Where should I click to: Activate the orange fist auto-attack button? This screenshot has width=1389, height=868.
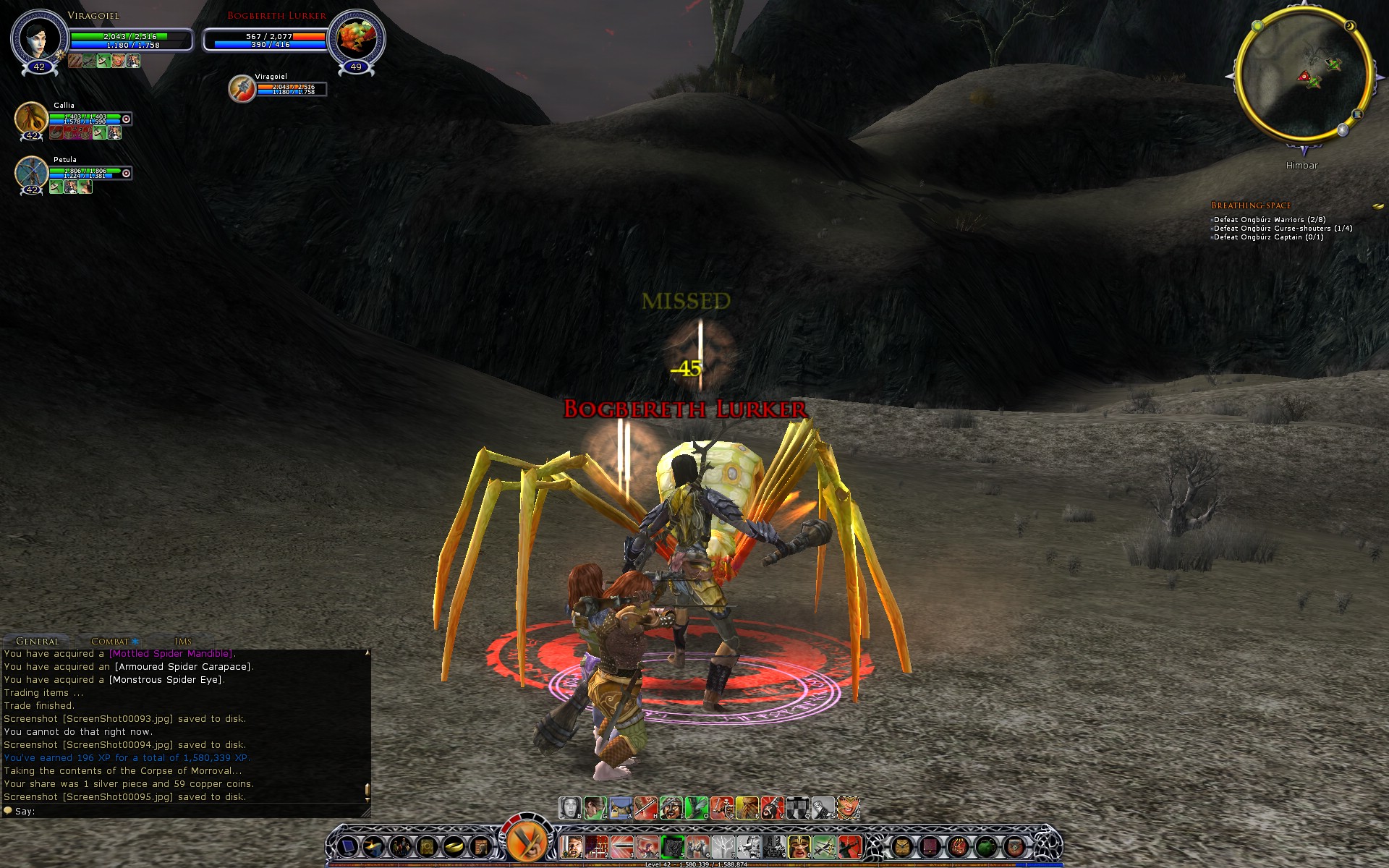point(527,841)
